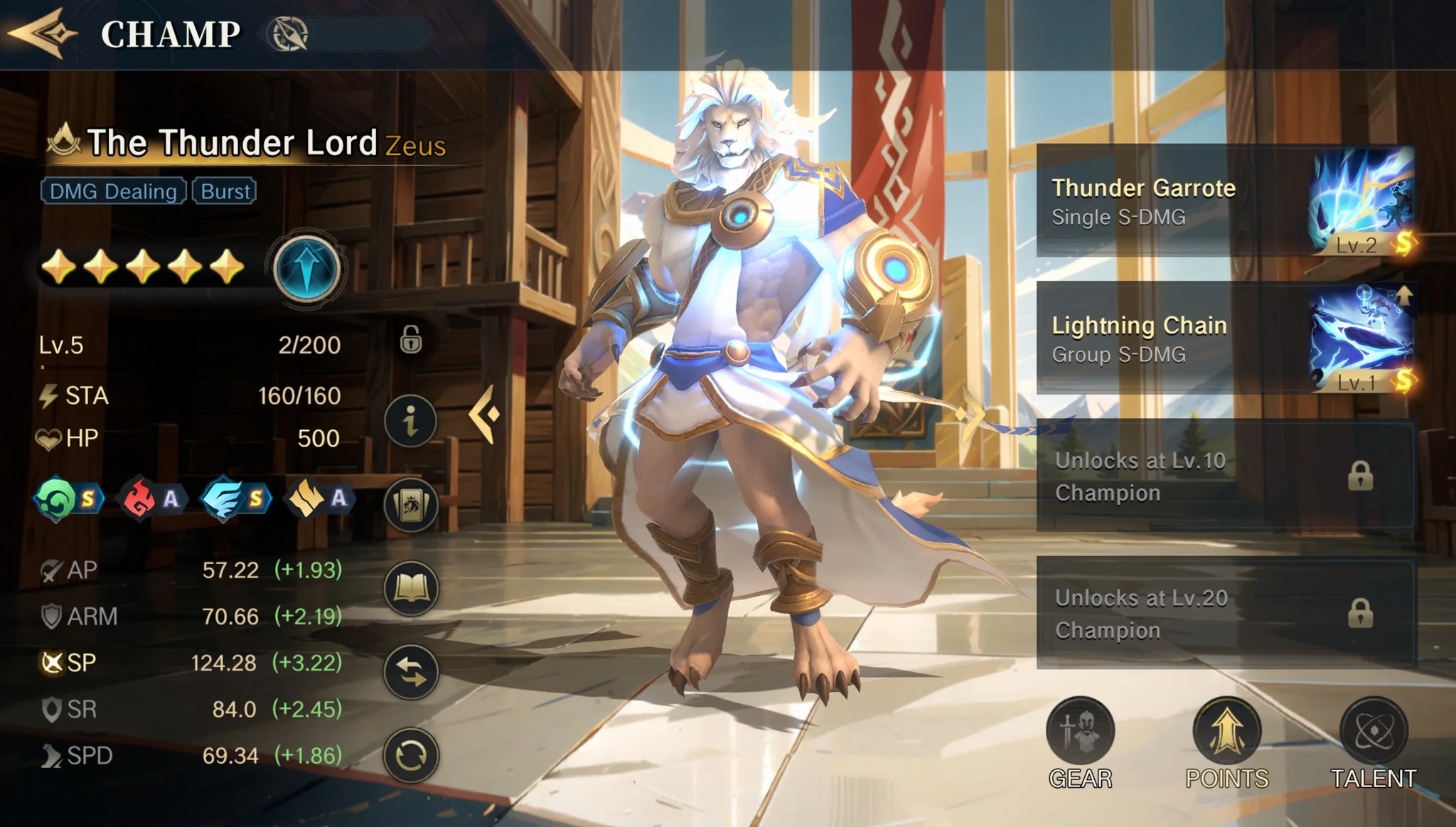Screen dimensions: 1456x827
Task: Click the circular refresh-arrows button
Action: pos(411,754)
